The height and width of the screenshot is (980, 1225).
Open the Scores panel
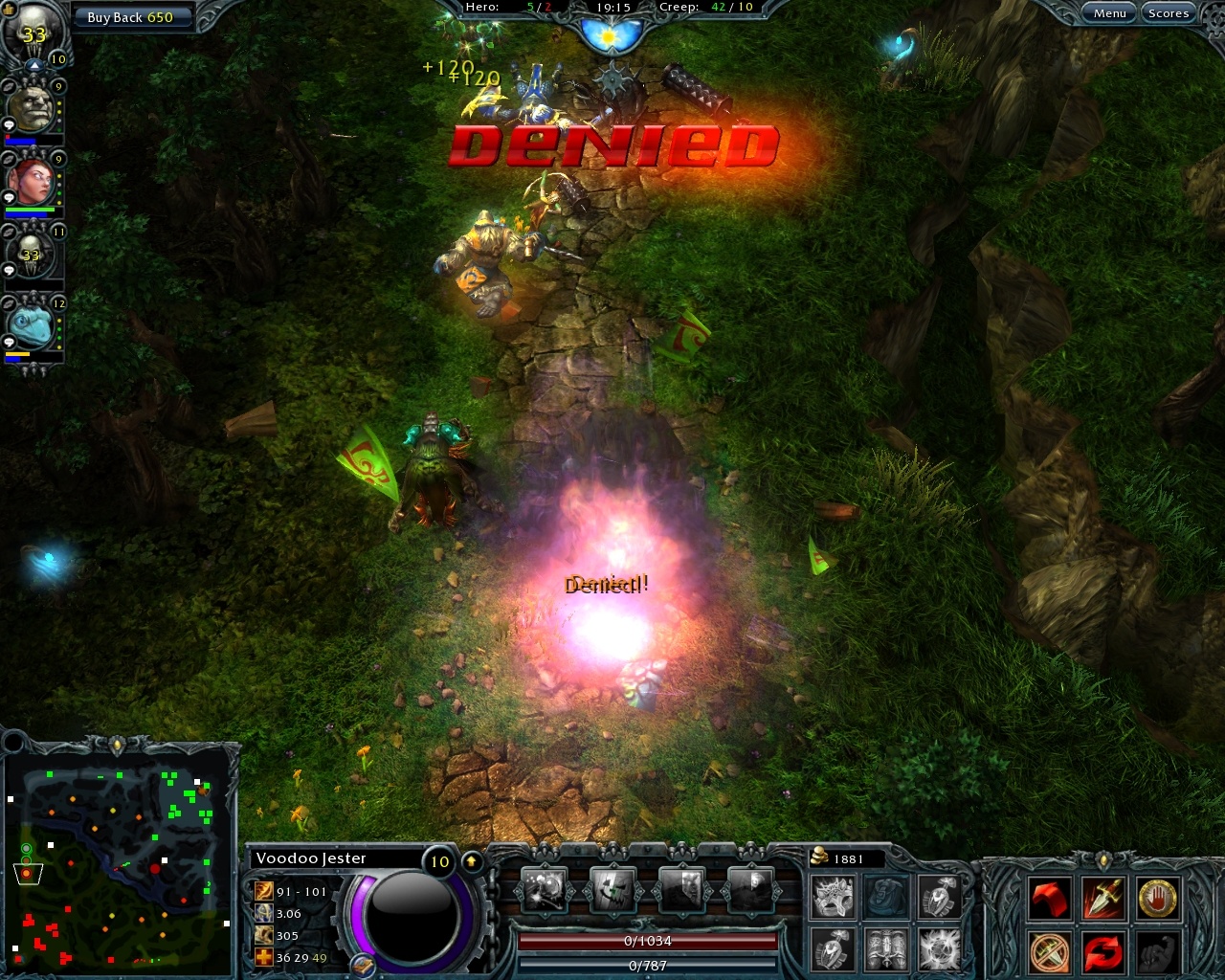tap(1169, 12)
